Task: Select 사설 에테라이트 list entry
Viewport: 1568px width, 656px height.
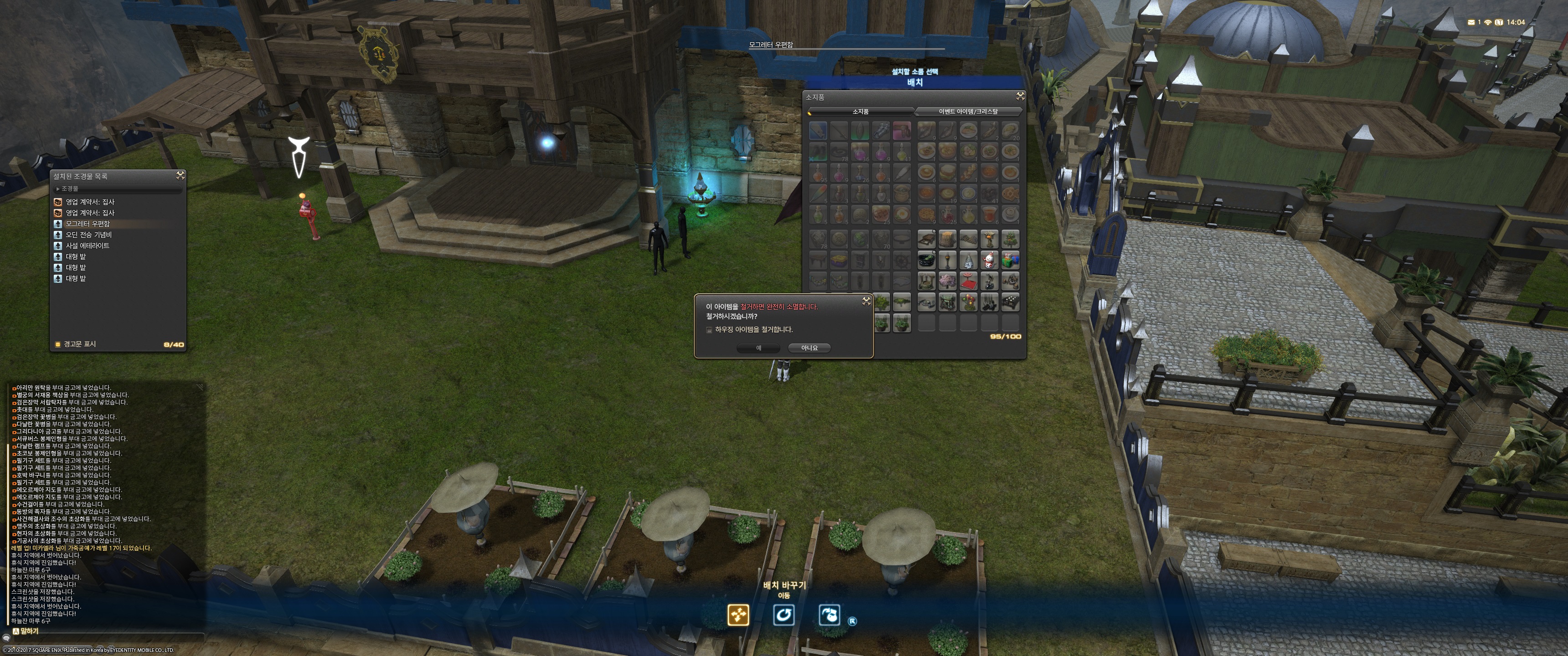Action: 88,246
